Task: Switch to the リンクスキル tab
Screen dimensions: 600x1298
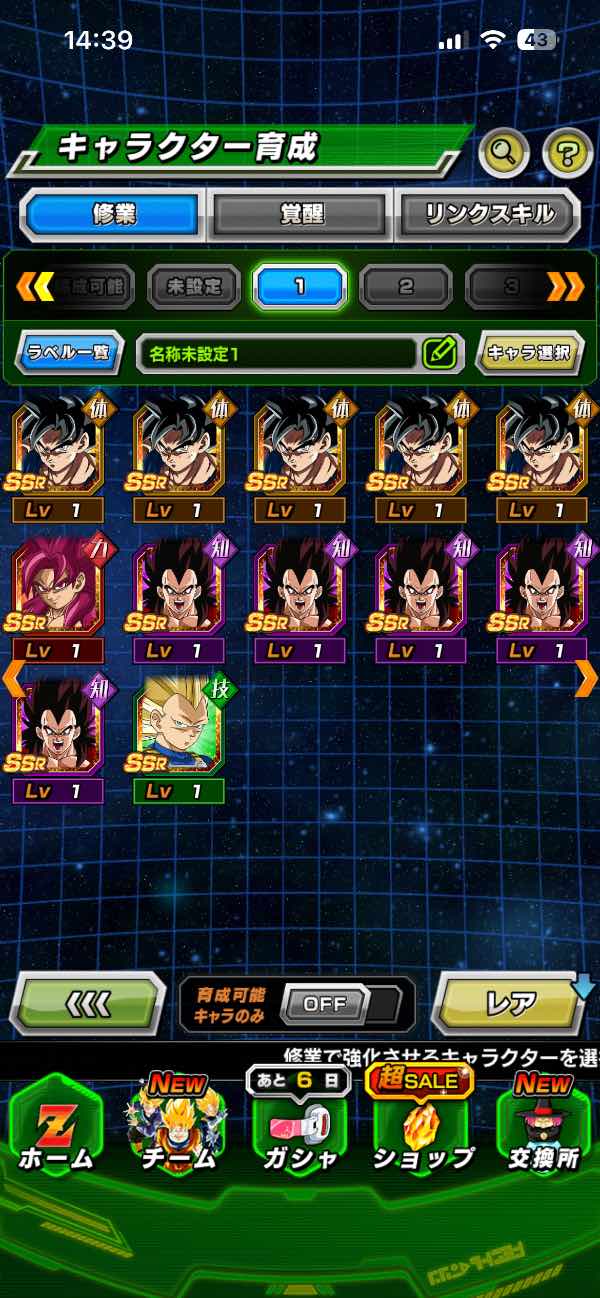Action: click(488, 215)
